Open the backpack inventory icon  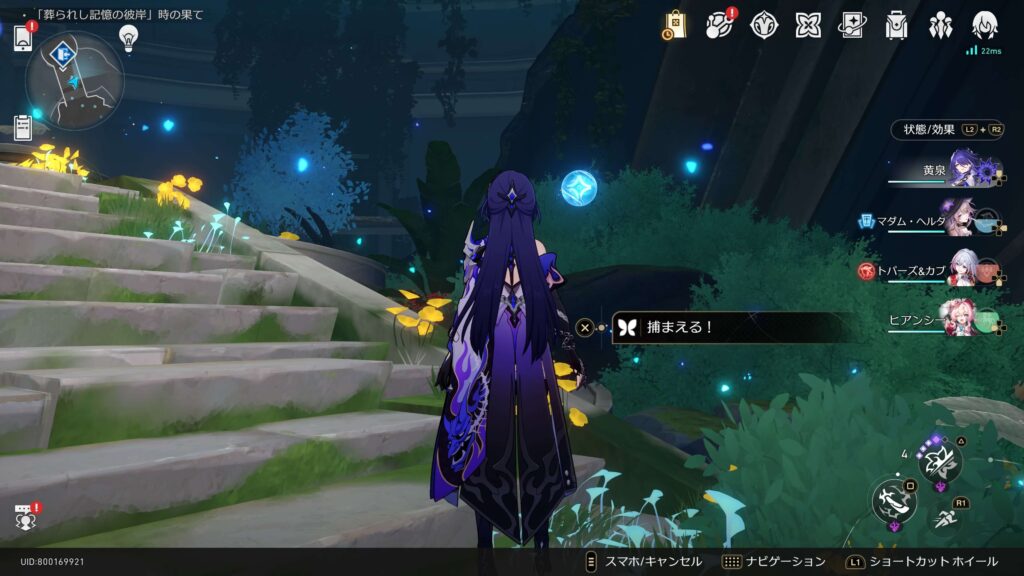(896, 25)
